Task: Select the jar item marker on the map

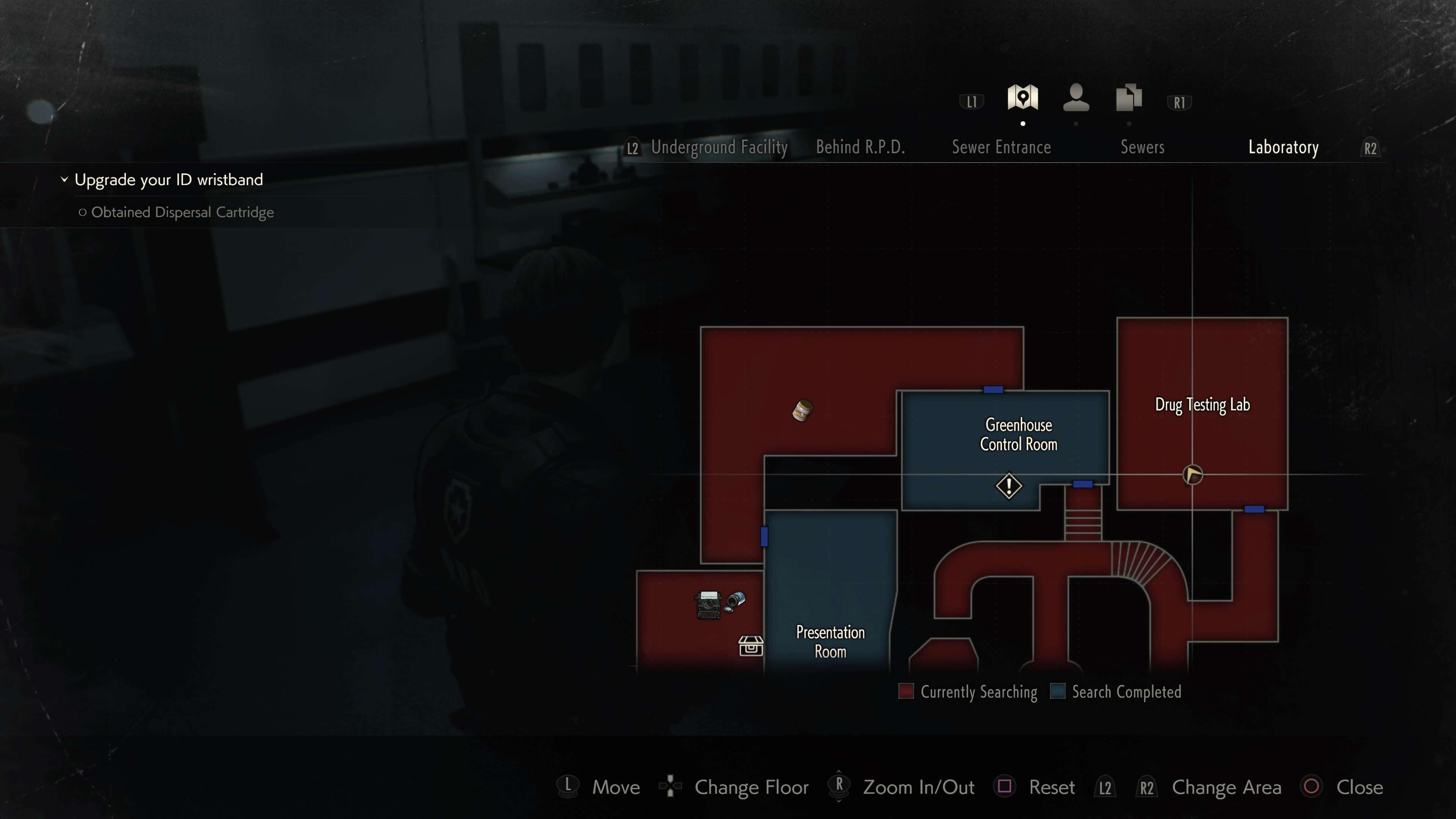Action: click(x=802, y=410)
